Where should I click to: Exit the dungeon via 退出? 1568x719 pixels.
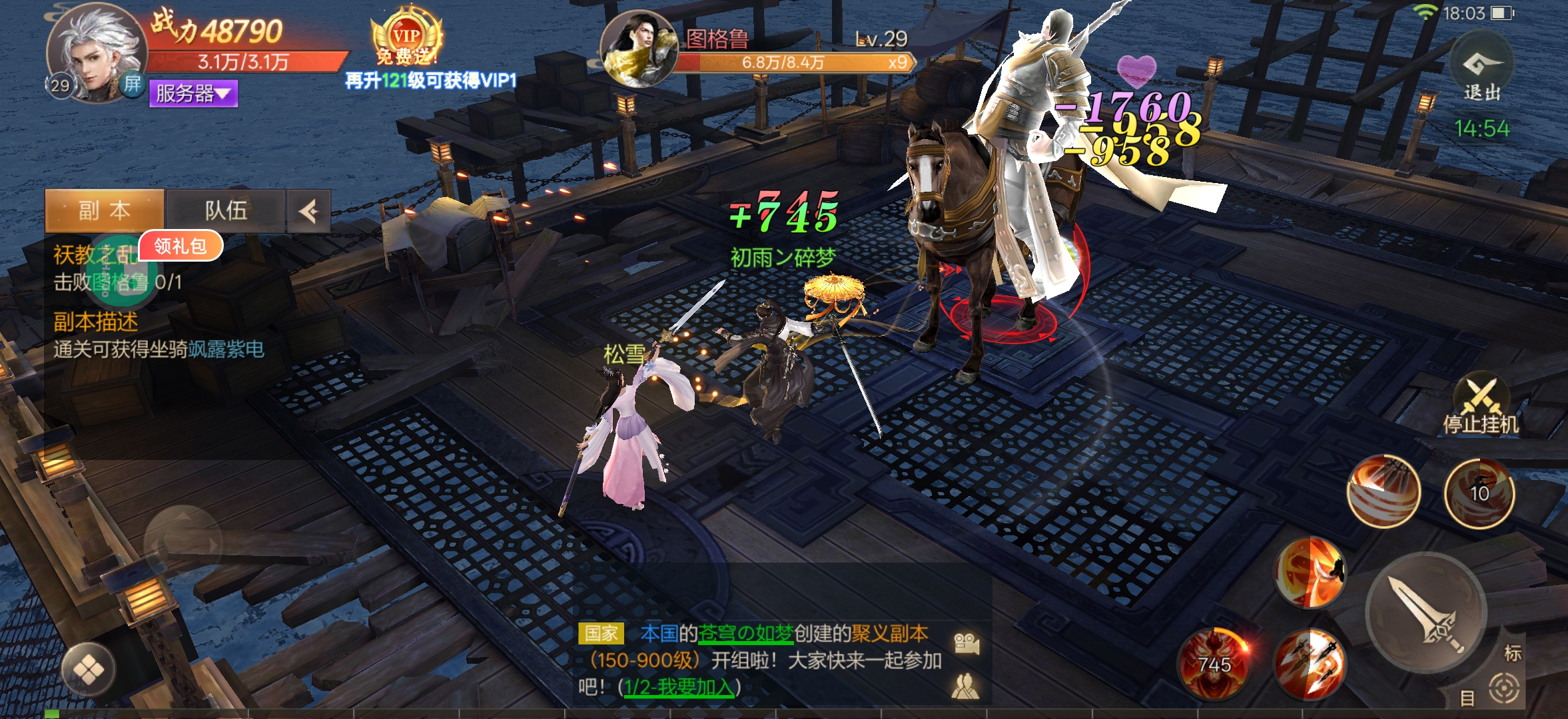click(x=1481, y=70)
